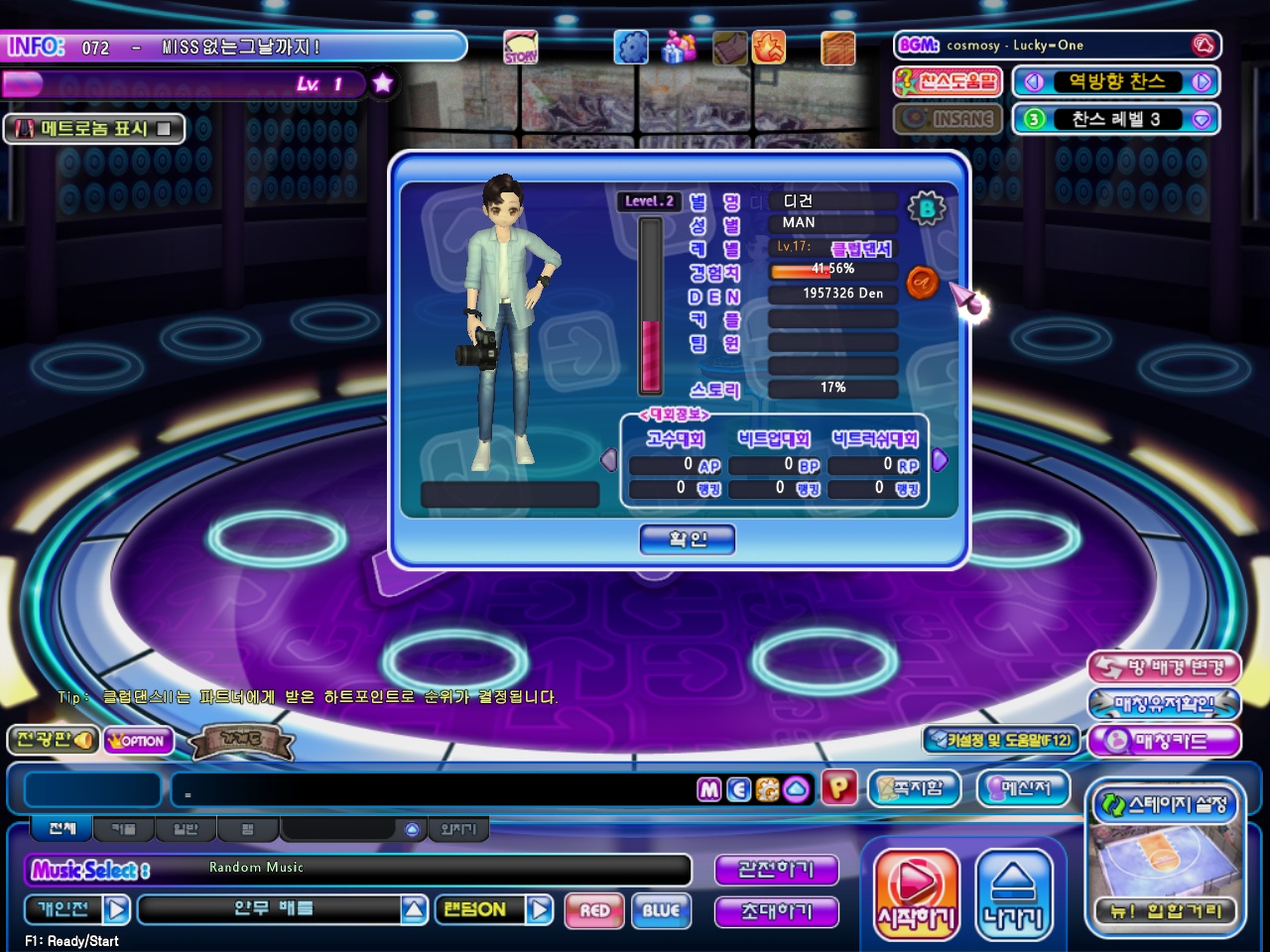This screenshot has height=952, width=1270.
Task: Leave the room with 나가기
Action: [x=1013, y=894]
